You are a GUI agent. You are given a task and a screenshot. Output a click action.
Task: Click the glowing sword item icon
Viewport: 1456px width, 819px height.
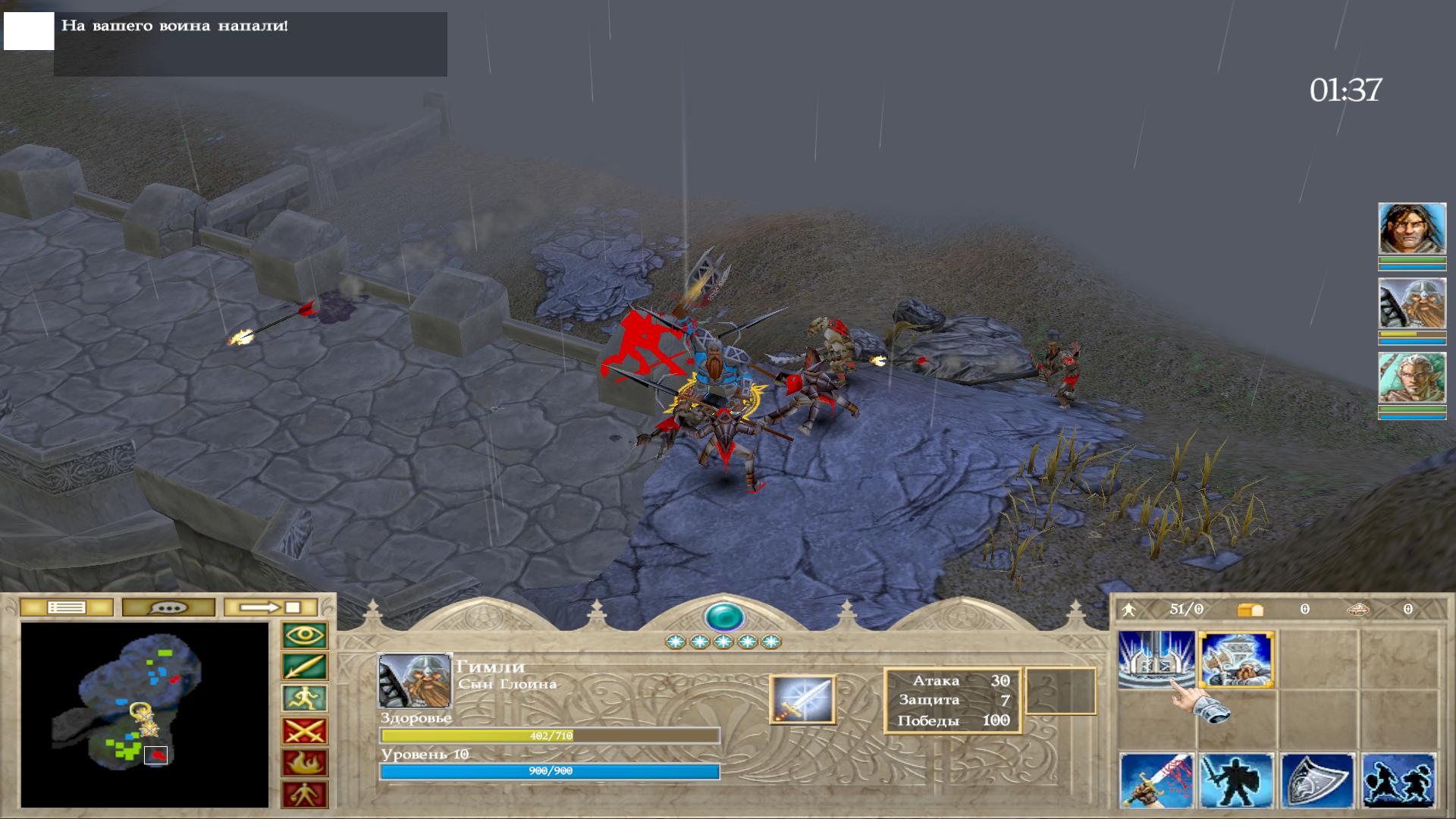(x=802, y=699)
